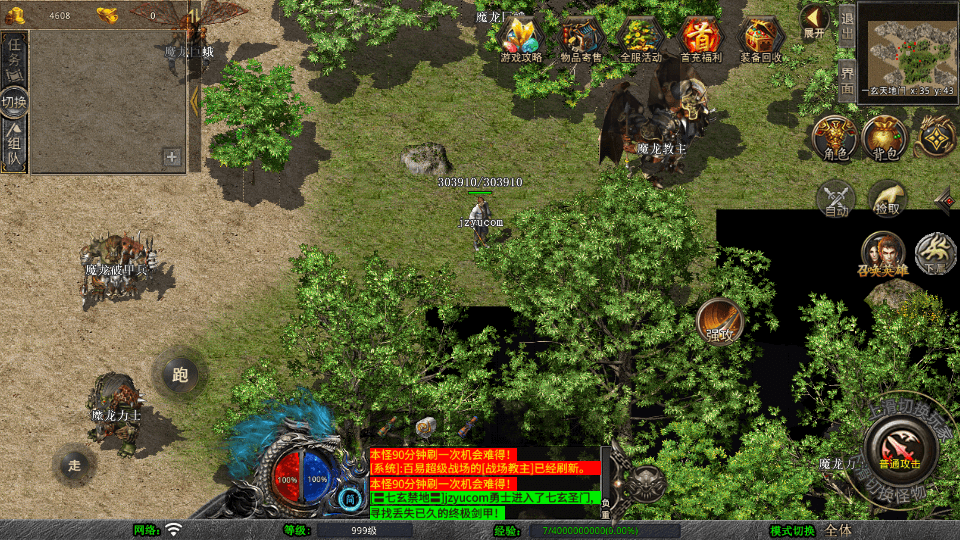Viewport: 960px width, 540px height.
Task: Activate 召唤英雄 summon hero
Action: coord(881,252)
